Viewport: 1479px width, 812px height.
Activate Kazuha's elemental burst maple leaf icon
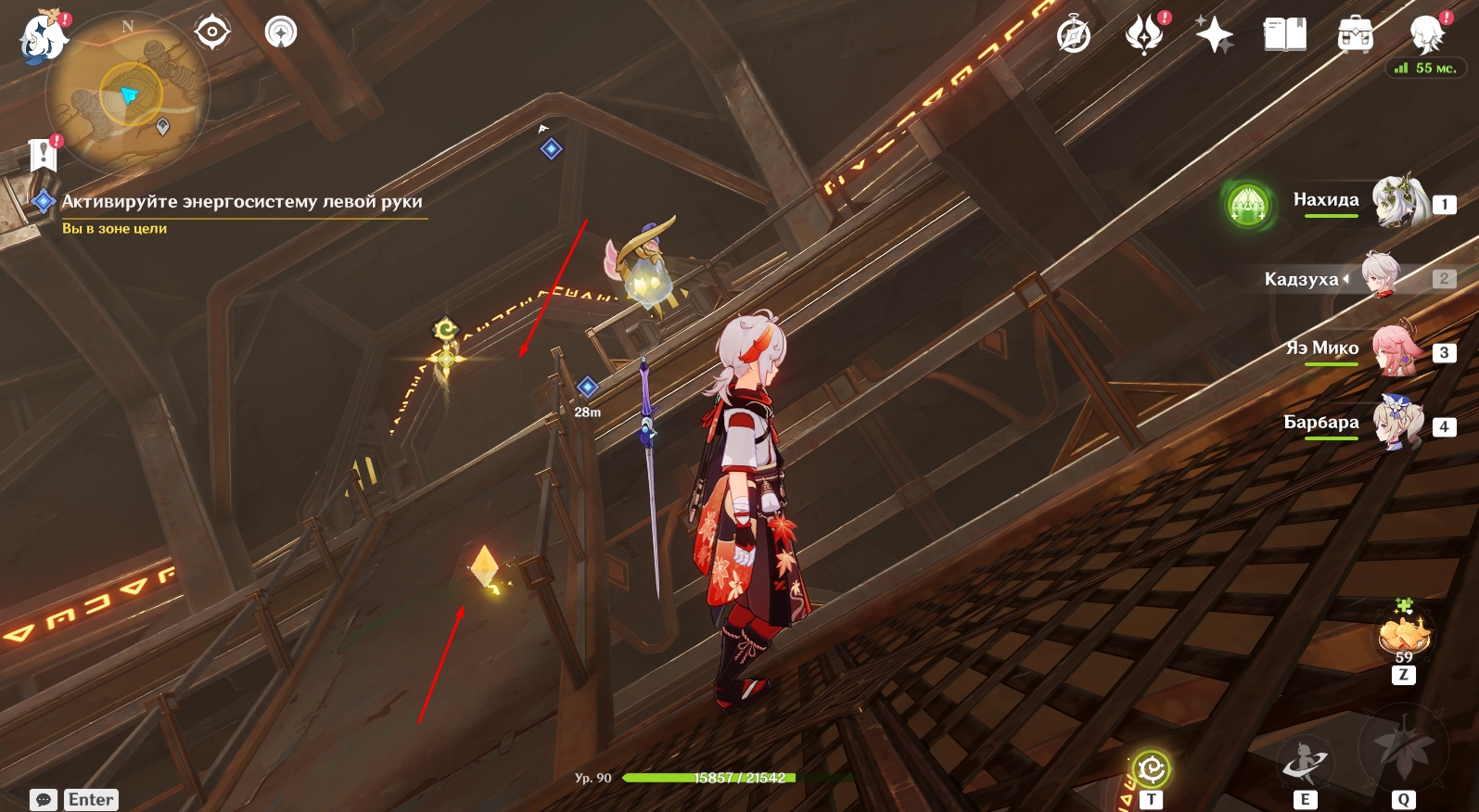pyautogui.click(x=1402, y=749)
